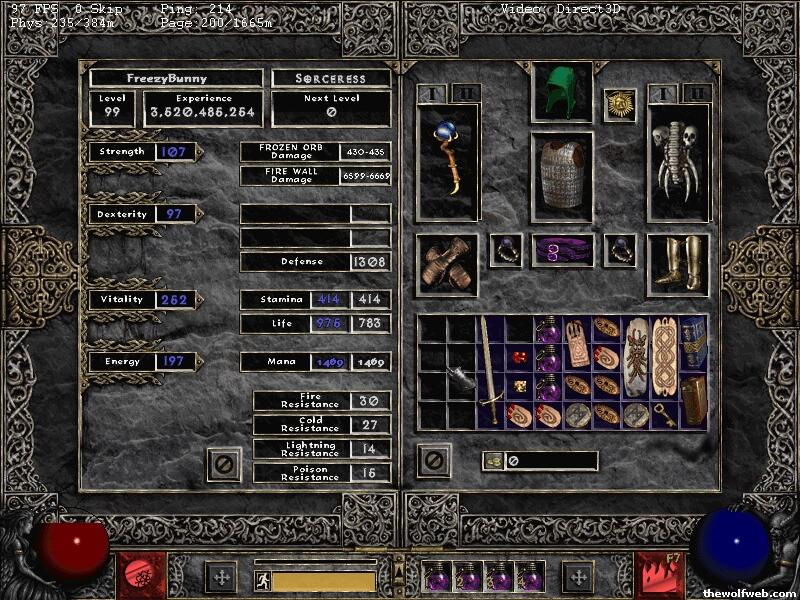The height and width of the screenshot is (600, 800).
Task: Close the character stats panel
Action: [224, 464]
